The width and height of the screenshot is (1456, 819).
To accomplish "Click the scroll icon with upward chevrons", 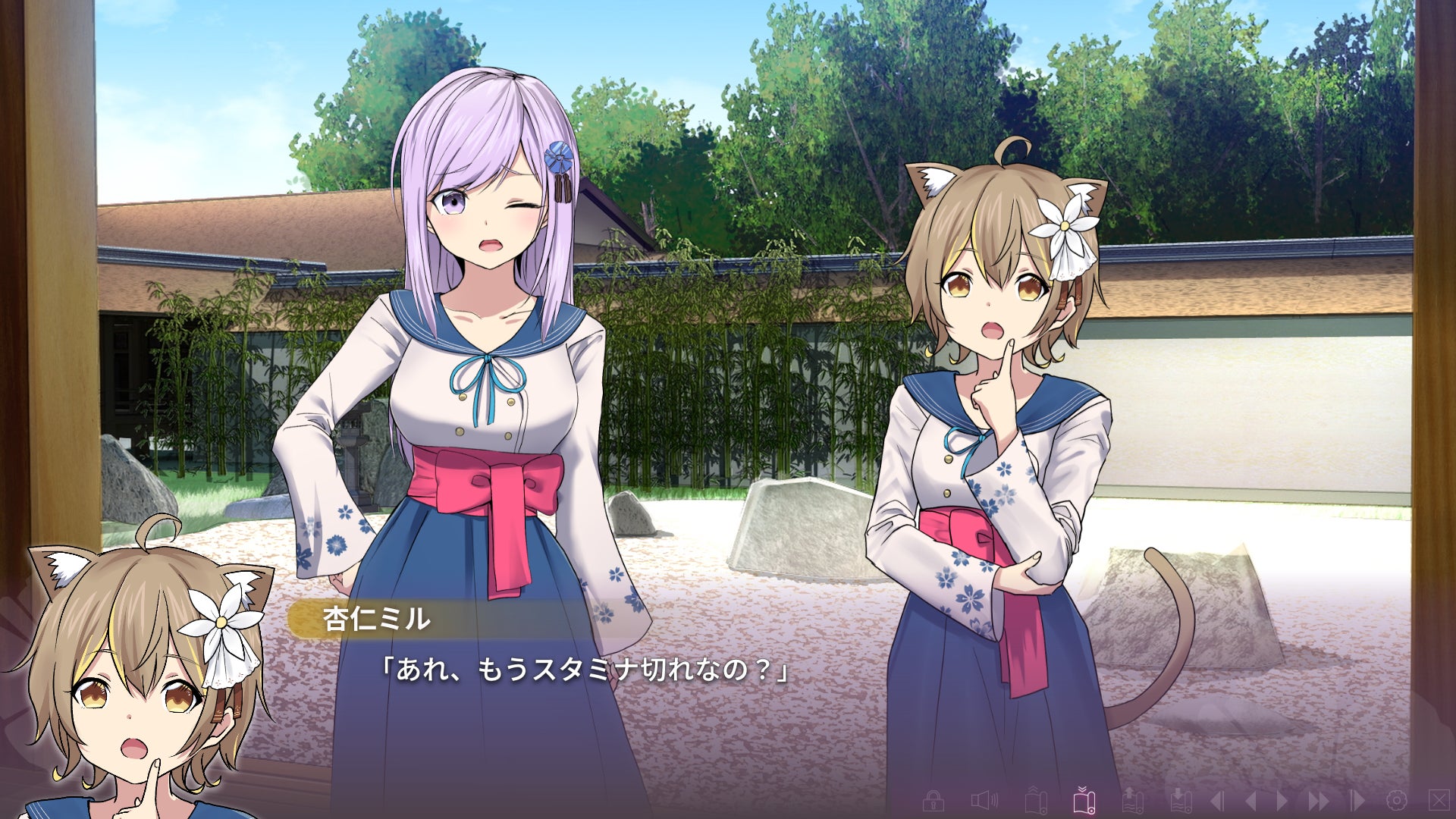I will click(1036, 800).
